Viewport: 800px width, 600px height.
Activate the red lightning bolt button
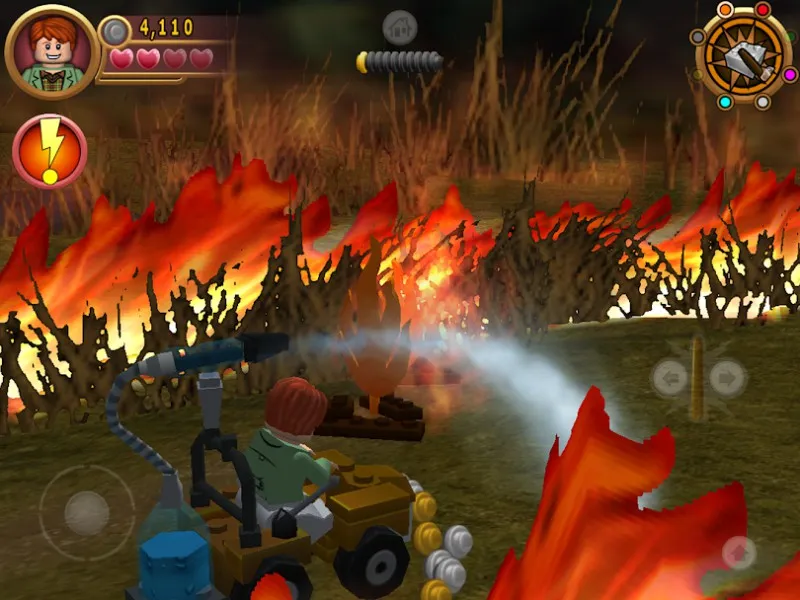point(50,151)
